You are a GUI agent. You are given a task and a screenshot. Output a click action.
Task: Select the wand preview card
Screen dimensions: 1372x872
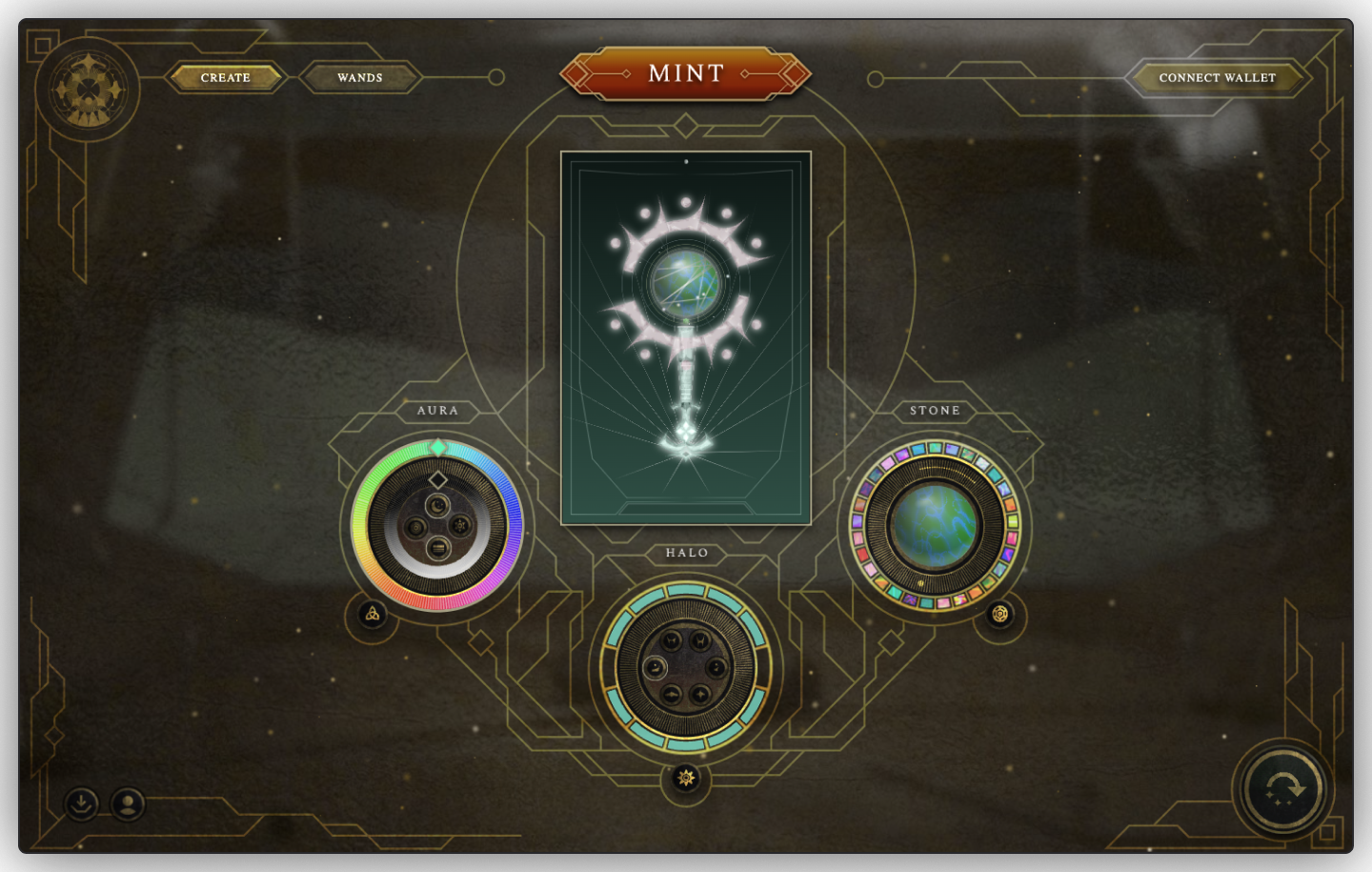tap(686, 337)
